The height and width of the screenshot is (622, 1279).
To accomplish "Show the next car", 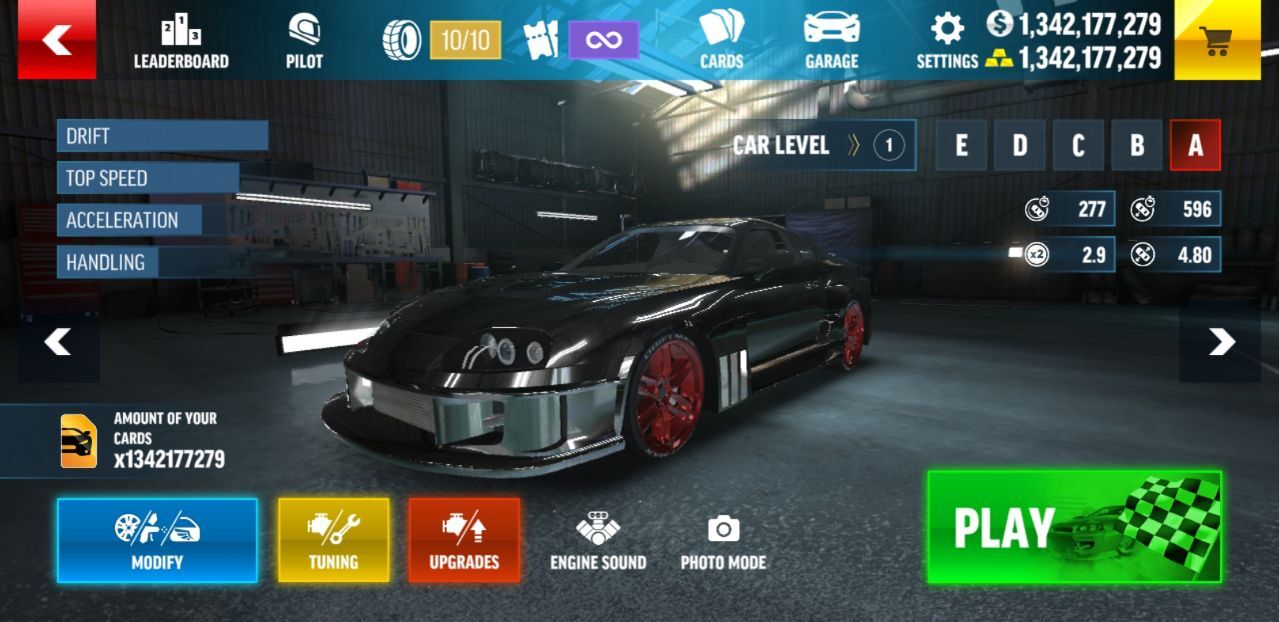I will pyautogui.click(x=1220, y=343).
